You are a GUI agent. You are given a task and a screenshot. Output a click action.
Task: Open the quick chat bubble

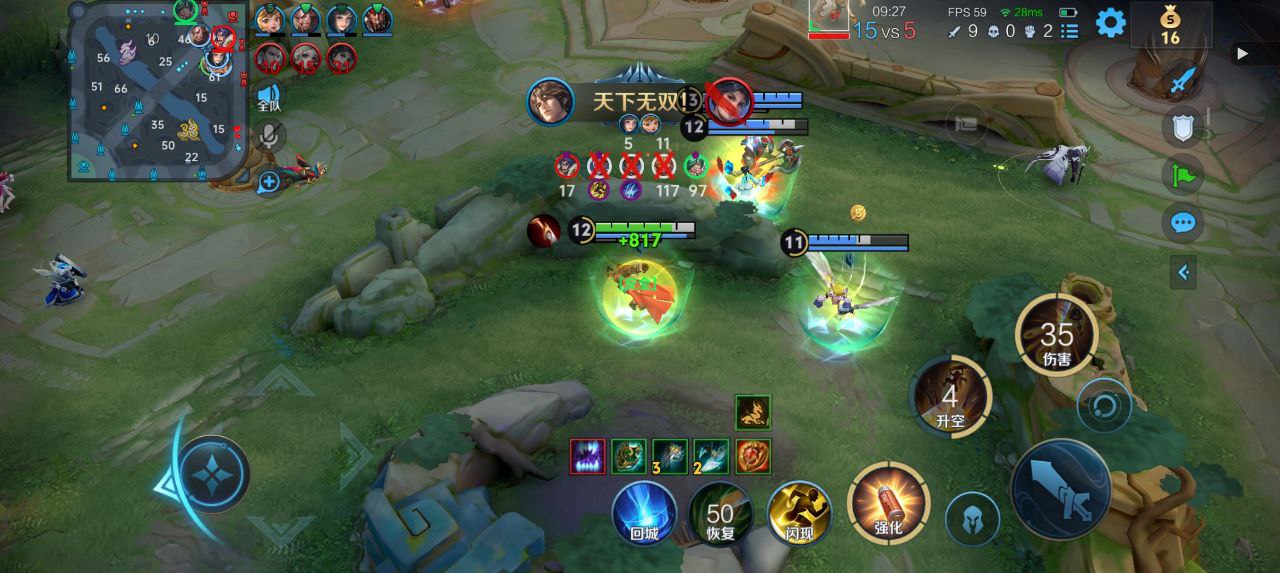[1183, 222]
